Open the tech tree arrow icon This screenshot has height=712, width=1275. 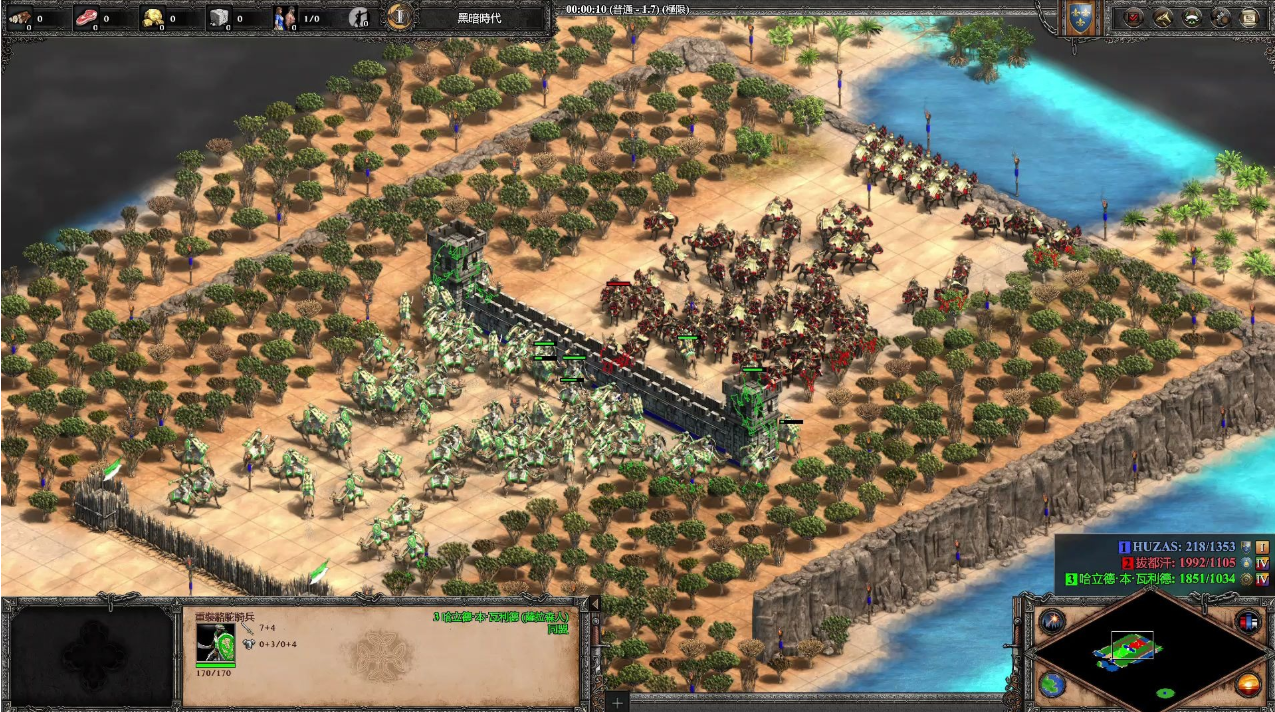1163,17
